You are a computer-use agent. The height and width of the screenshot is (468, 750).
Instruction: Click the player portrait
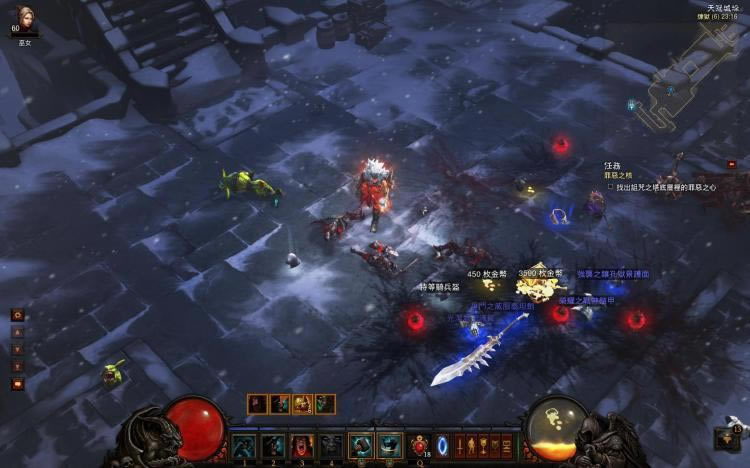(24, 20)
